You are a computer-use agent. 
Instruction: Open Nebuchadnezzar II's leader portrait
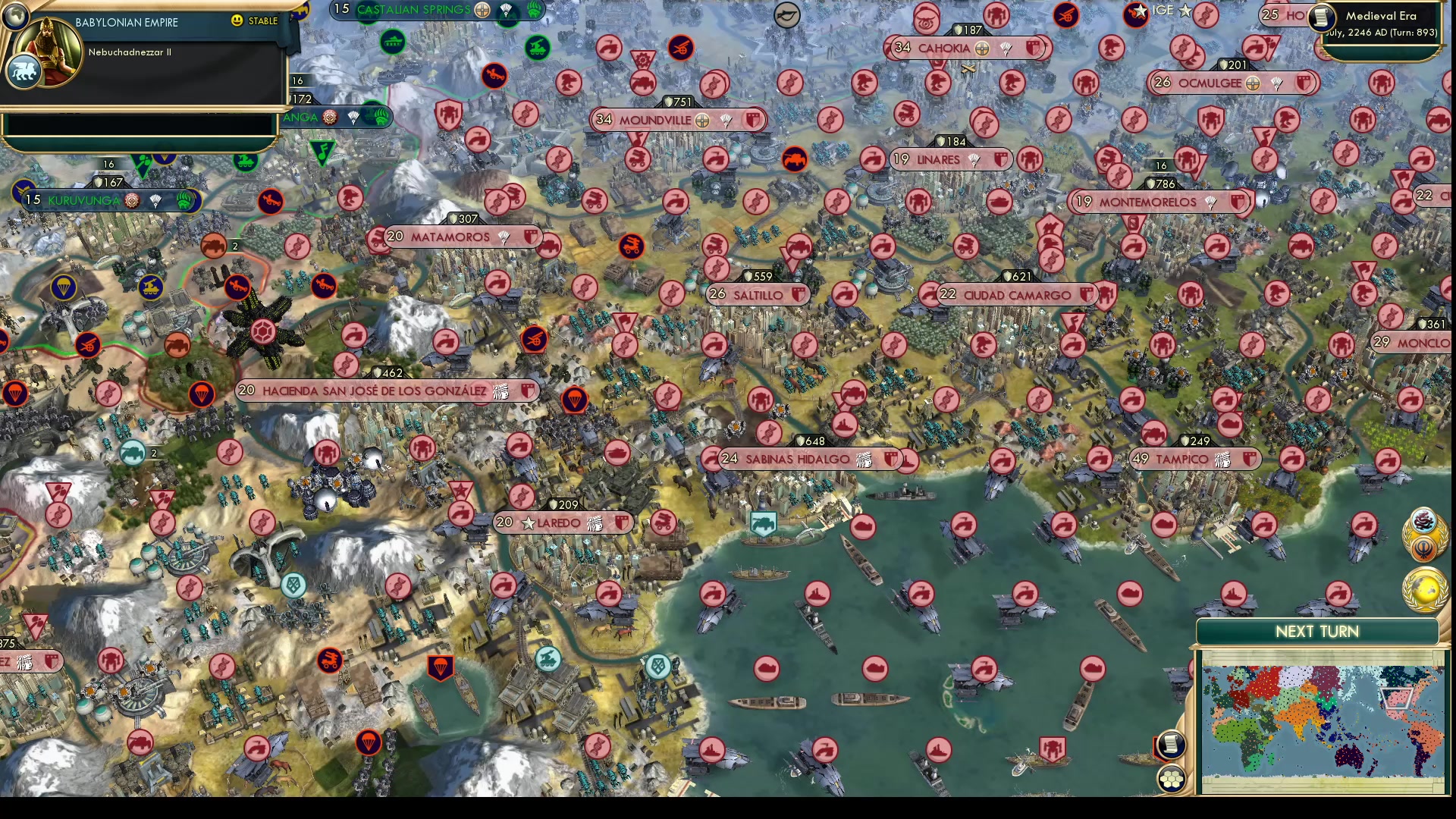[47, 53]
